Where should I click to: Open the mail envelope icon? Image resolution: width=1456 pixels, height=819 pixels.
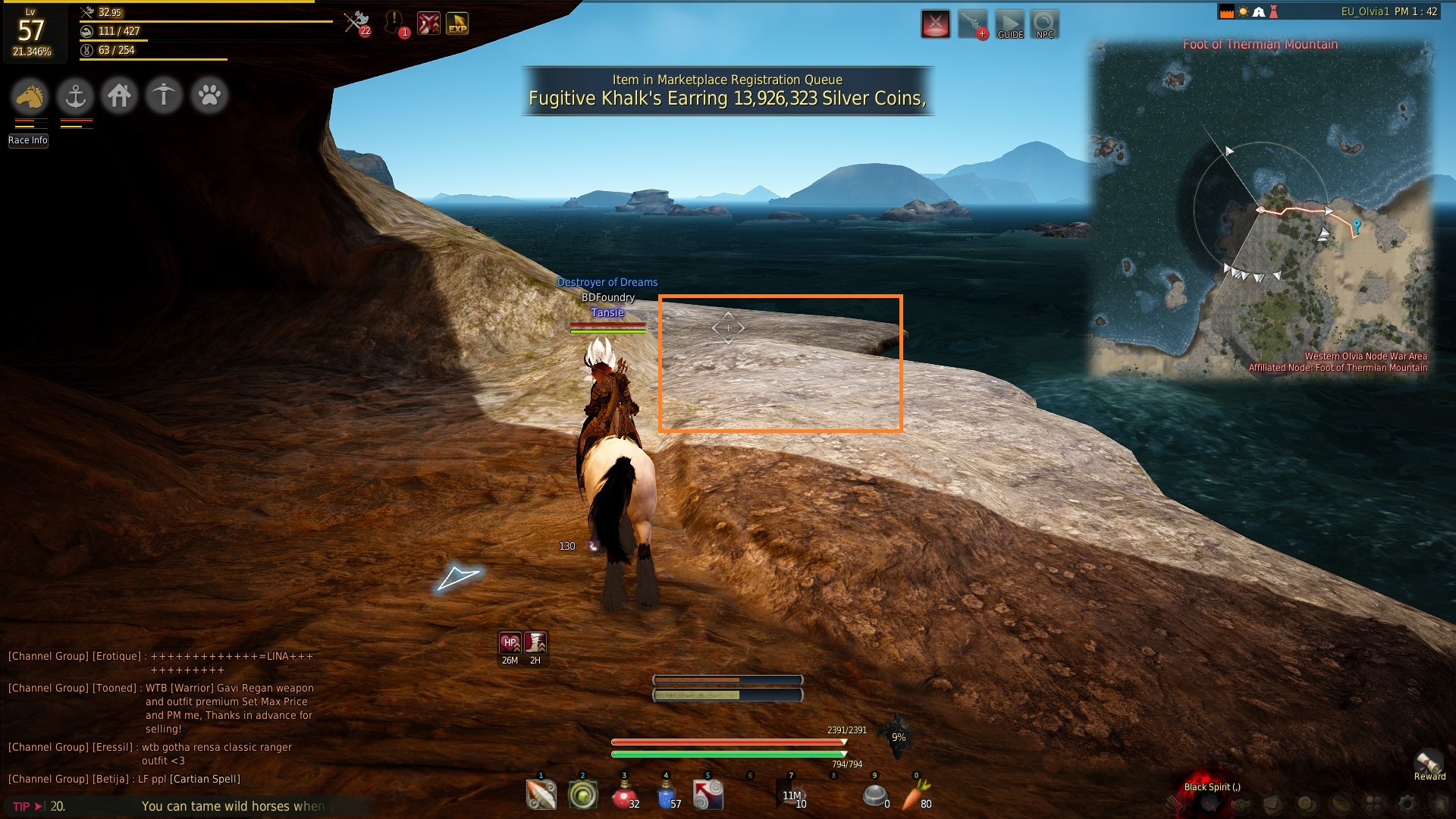pos(1273,804)
